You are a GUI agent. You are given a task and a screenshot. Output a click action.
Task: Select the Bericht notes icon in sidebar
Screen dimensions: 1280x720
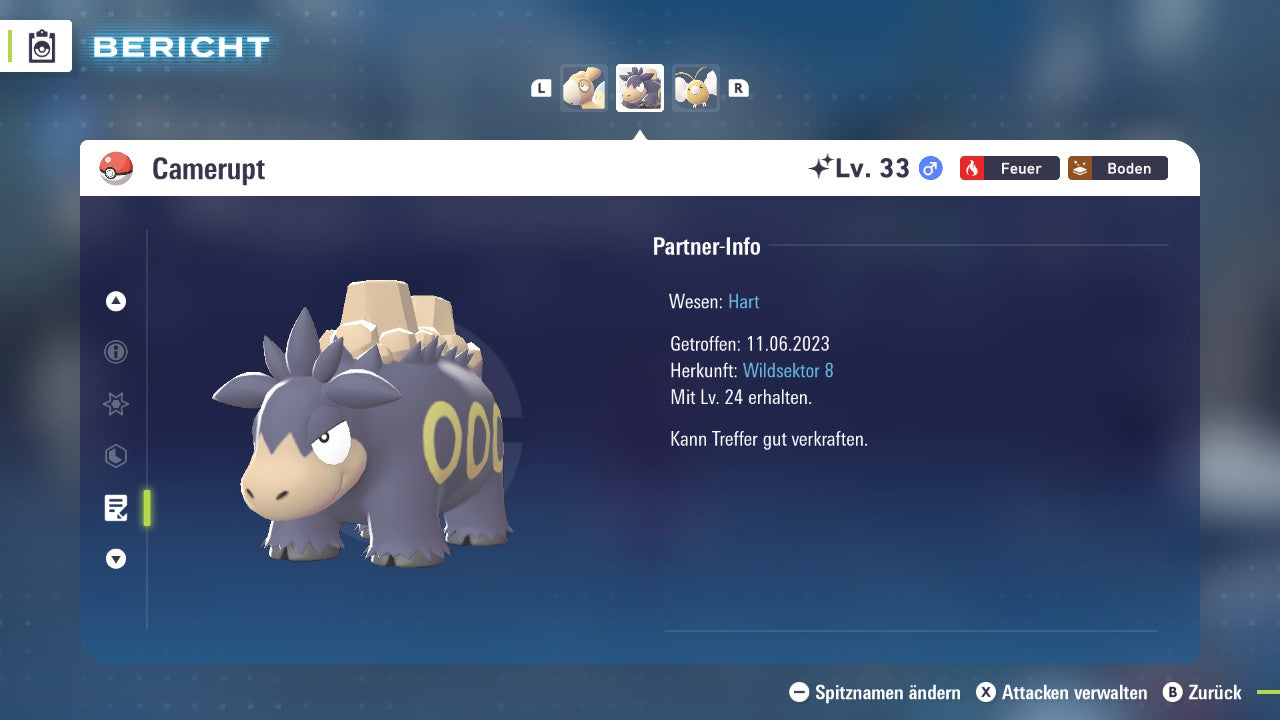(116, 508)
